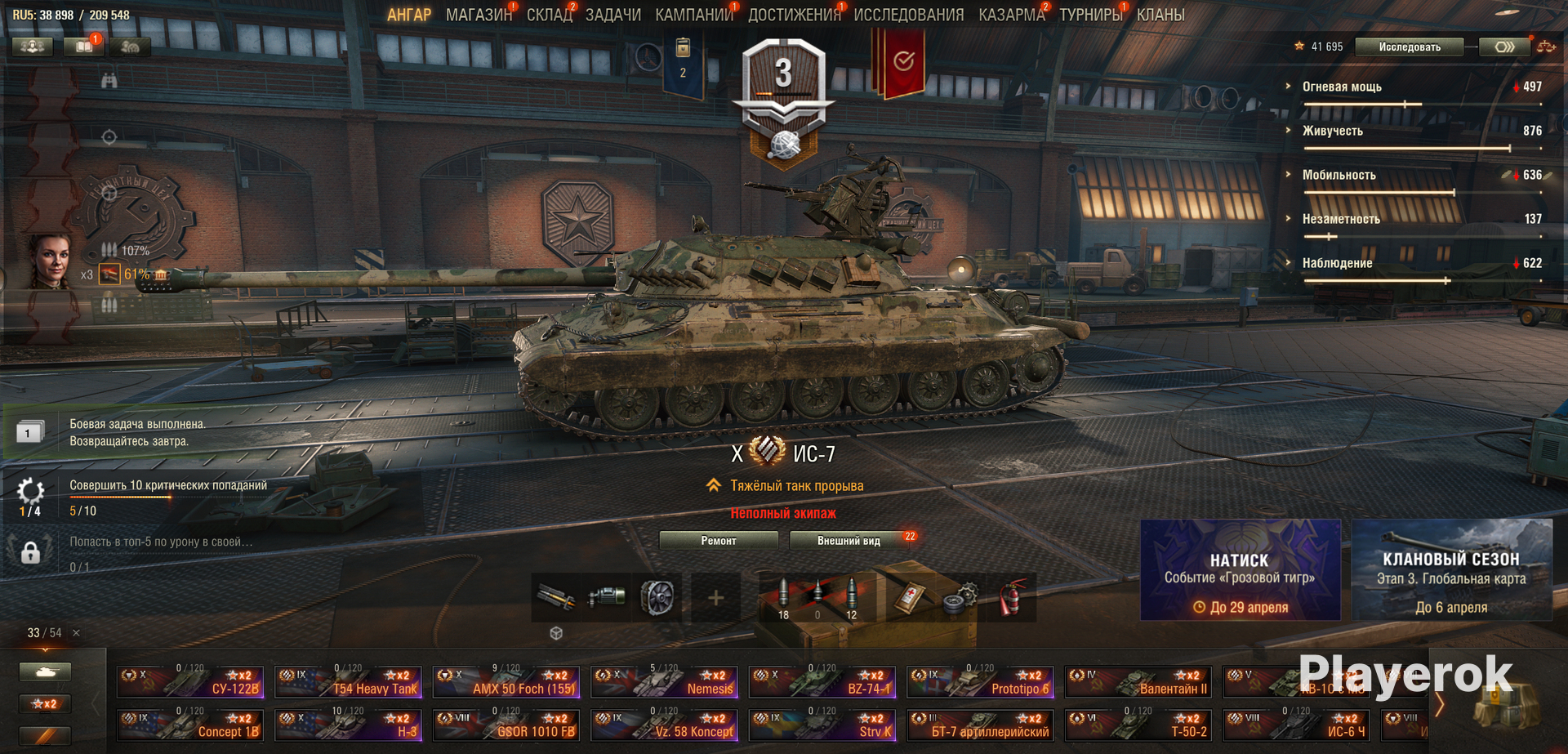Image resolution: width=1568 pixels, height=754 pixels.
Task: Switch to the ИССЛЕДОВАНИЯ tab
Action: [x=908, y=15]
